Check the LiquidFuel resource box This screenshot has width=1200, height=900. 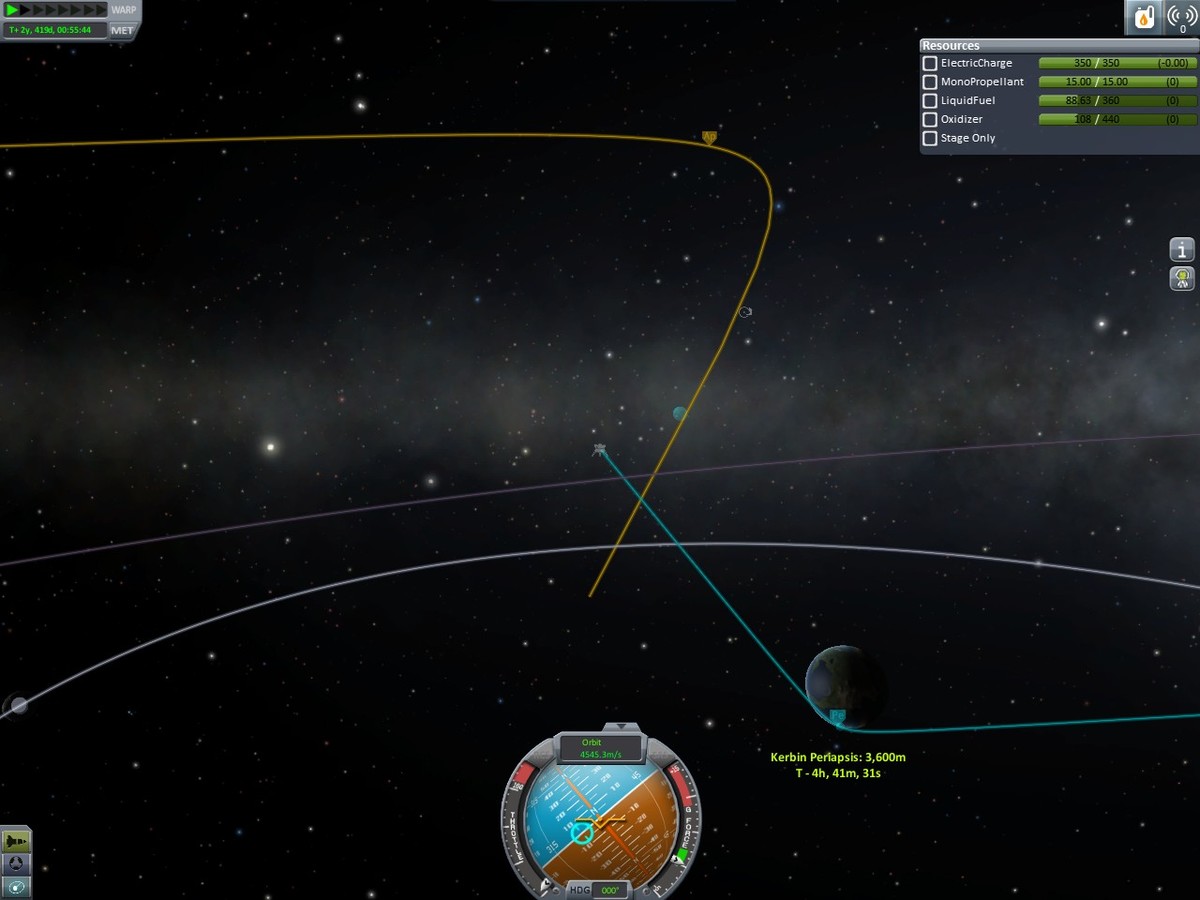[x=930, y=101]
